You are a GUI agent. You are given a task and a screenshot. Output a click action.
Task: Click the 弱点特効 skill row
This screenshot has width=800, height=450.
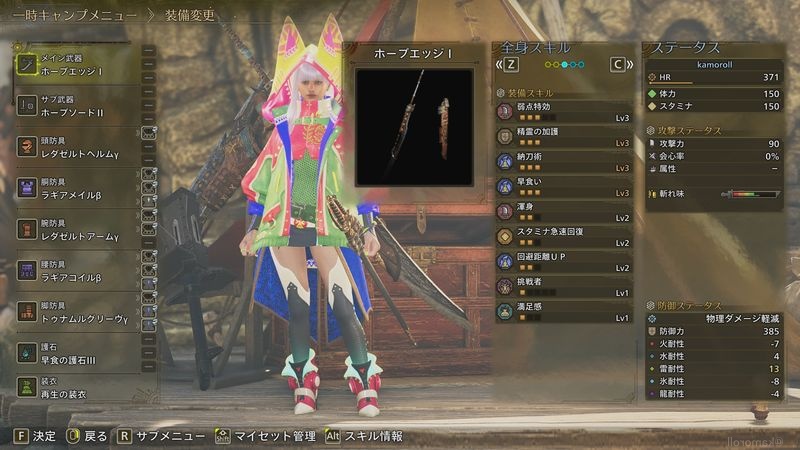[x=565, y=110]
